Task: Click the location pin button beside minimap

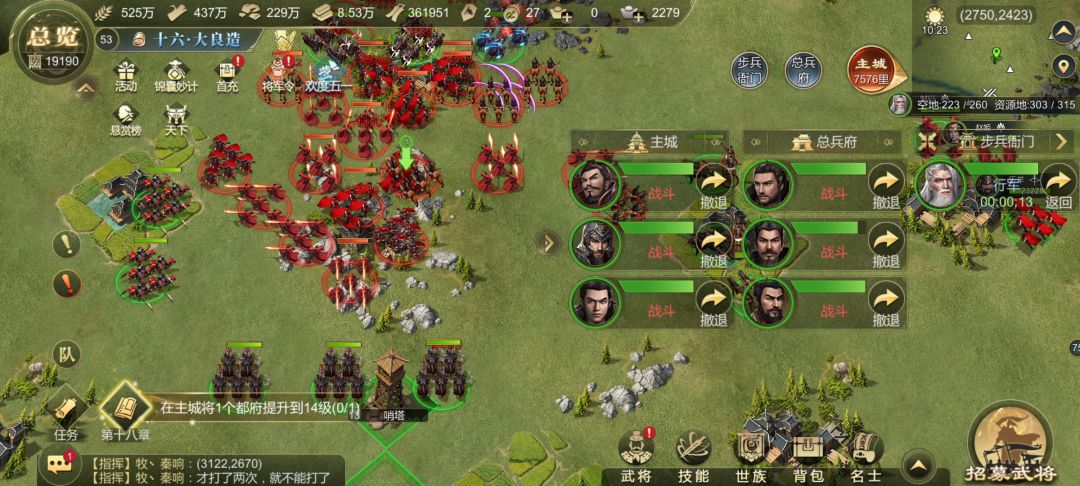Action: point(1064,68)
